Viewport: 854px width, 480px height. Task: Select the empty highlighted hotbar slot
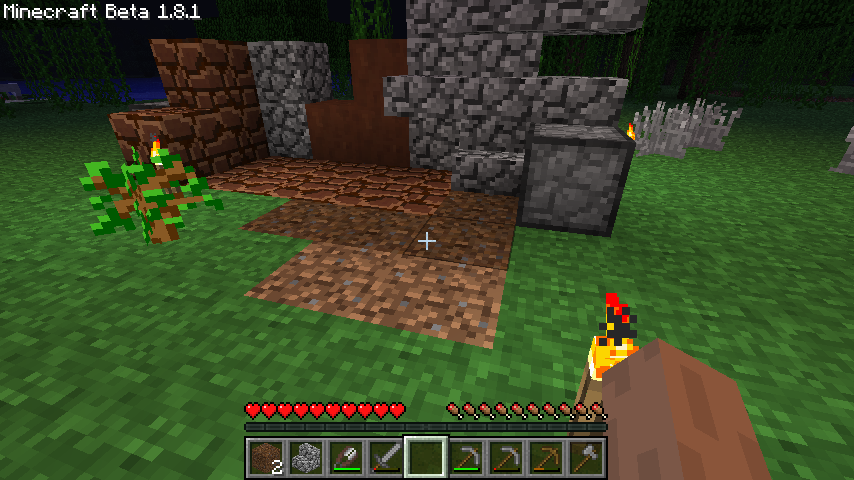[426, 458]
